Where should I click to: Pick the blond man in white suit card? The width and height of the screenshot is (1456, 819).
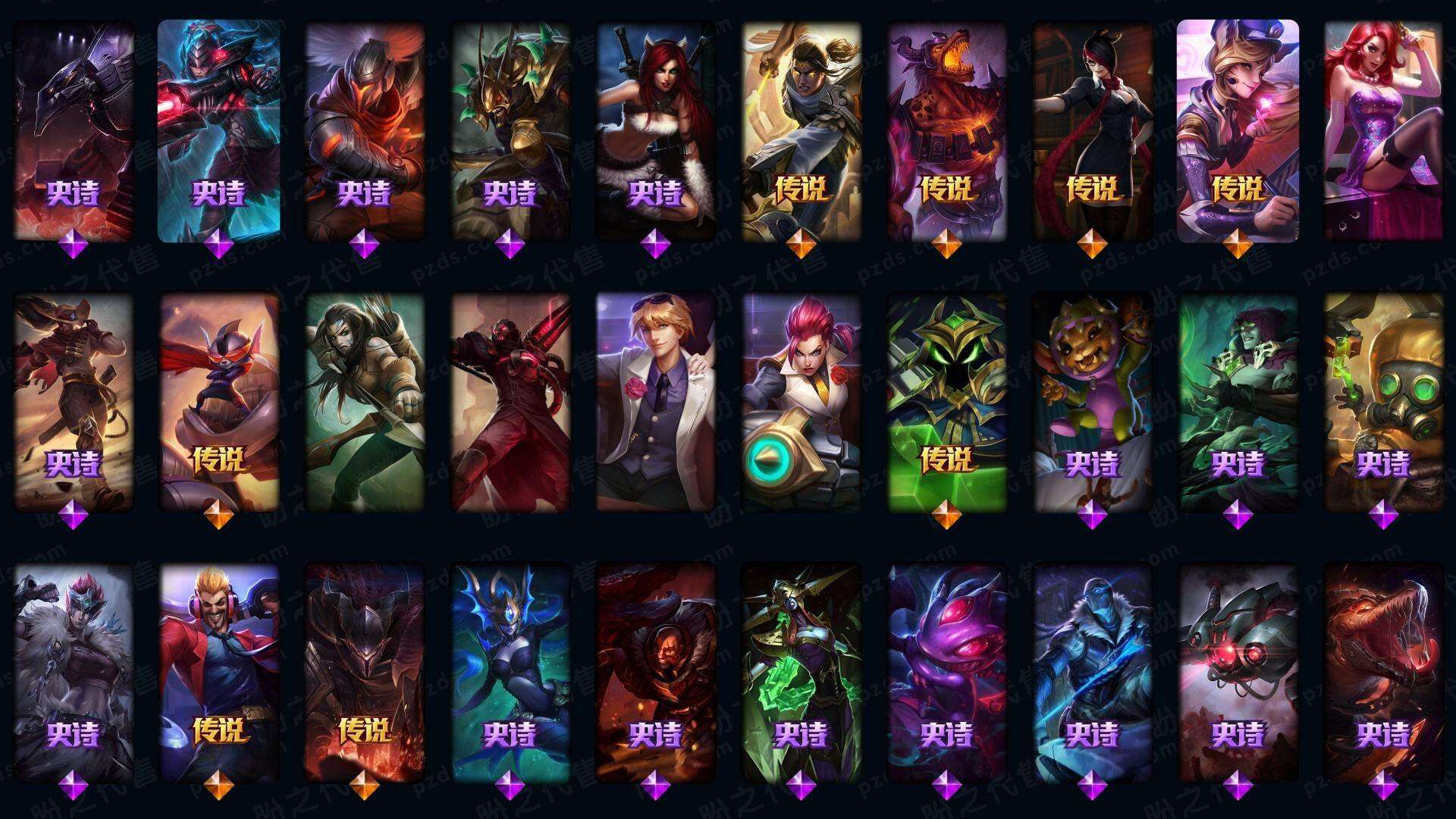click(655, 402)
